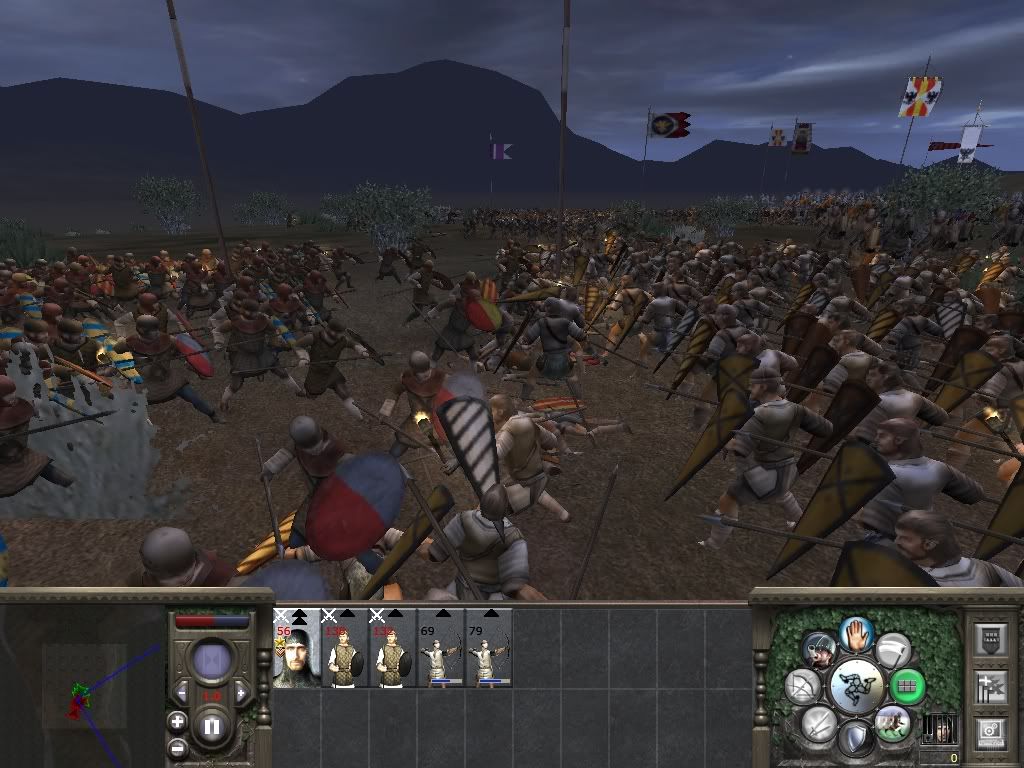
Task: Click the crossed swords order button
Action: point(820,723)
